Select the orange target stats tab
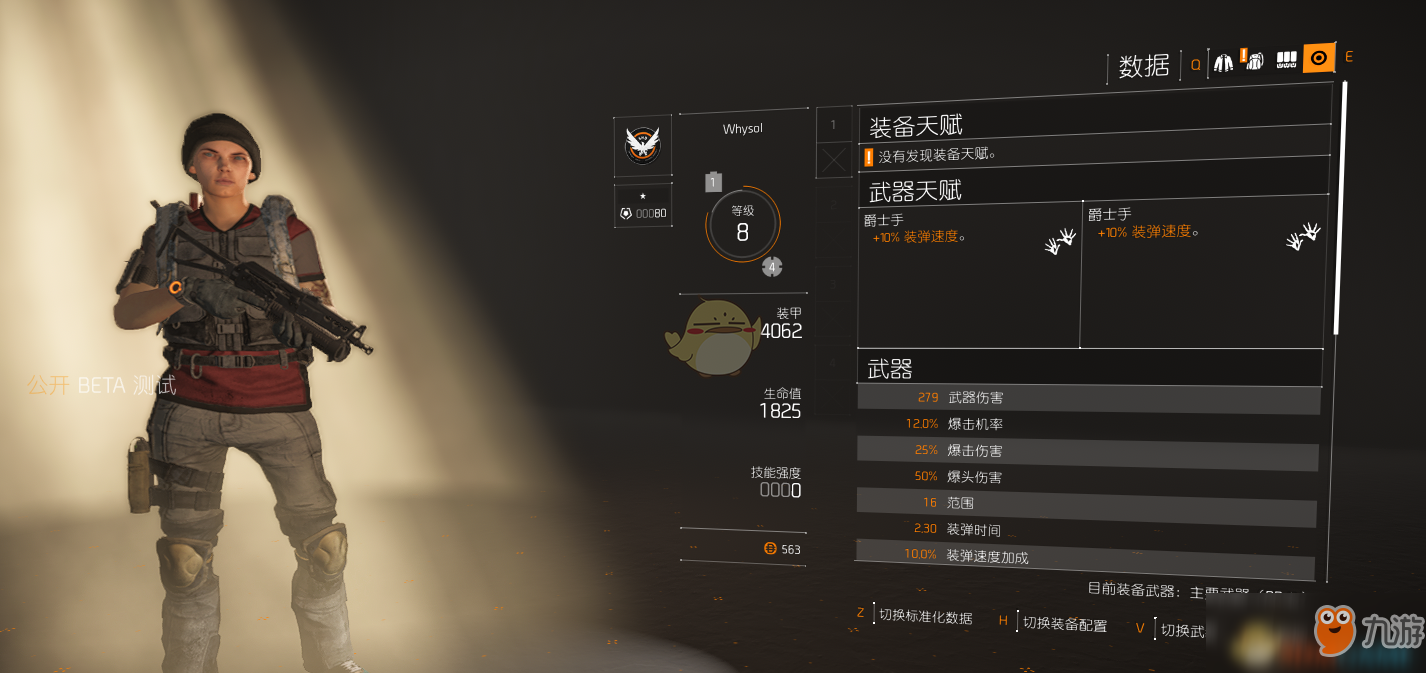The height and width of the screenshot is (673, 1426). pos(1318,59)
